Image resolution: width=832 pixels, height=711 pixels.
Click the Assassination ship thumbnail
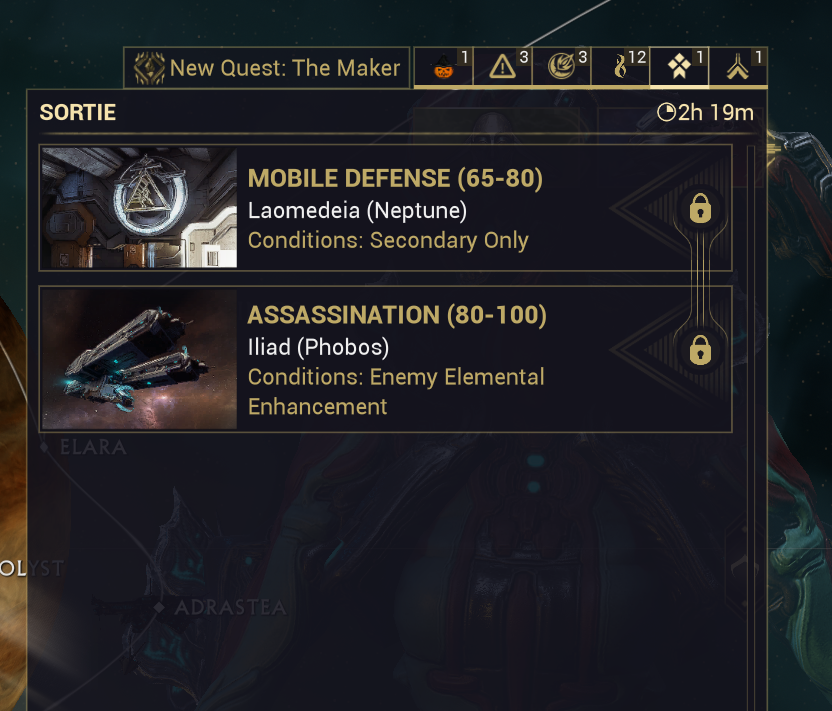click(x=139, y=360)
